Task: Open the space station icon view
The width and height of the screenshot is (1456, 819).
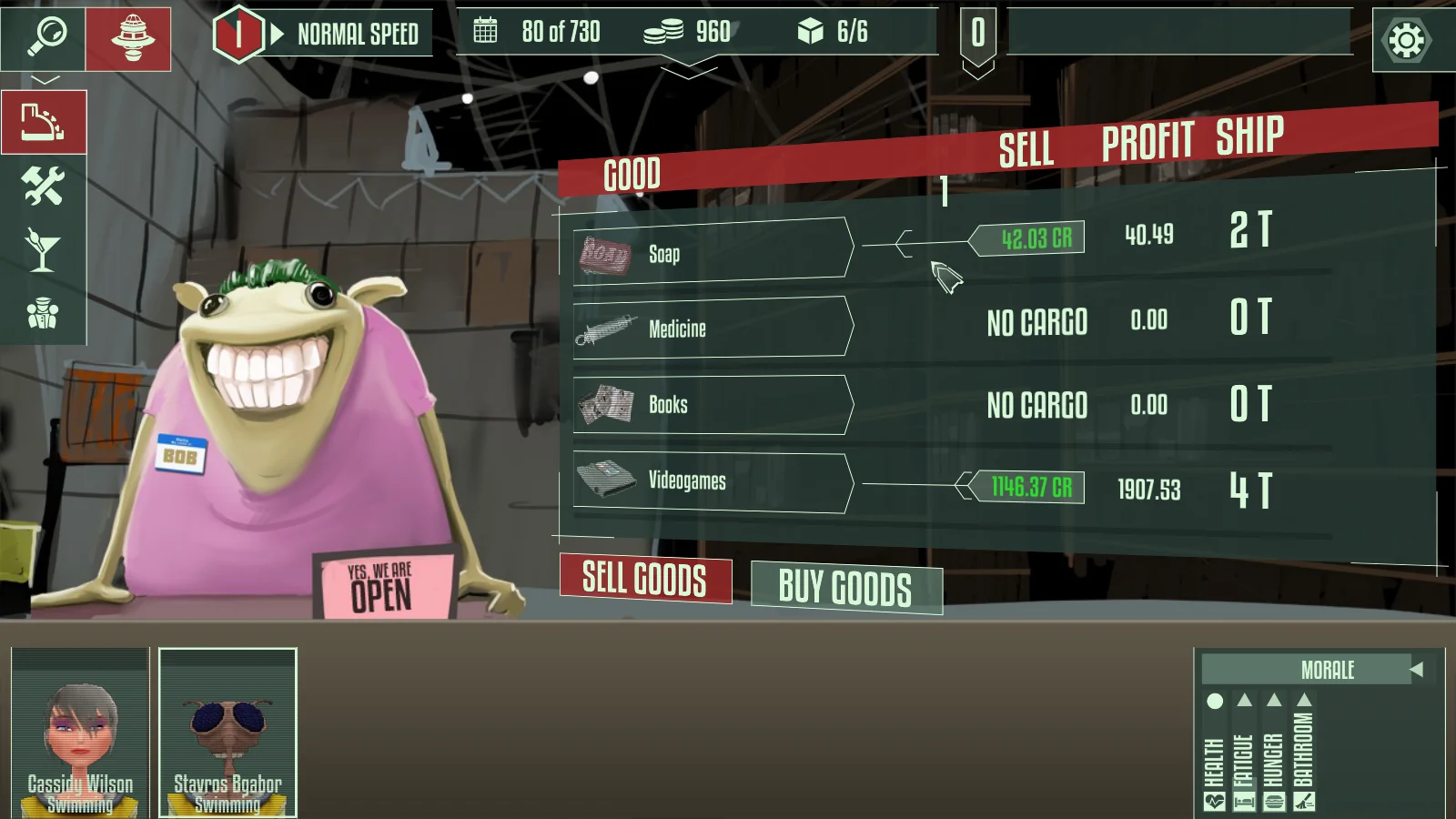Action: pyautogui.click(x=129, y=39)
